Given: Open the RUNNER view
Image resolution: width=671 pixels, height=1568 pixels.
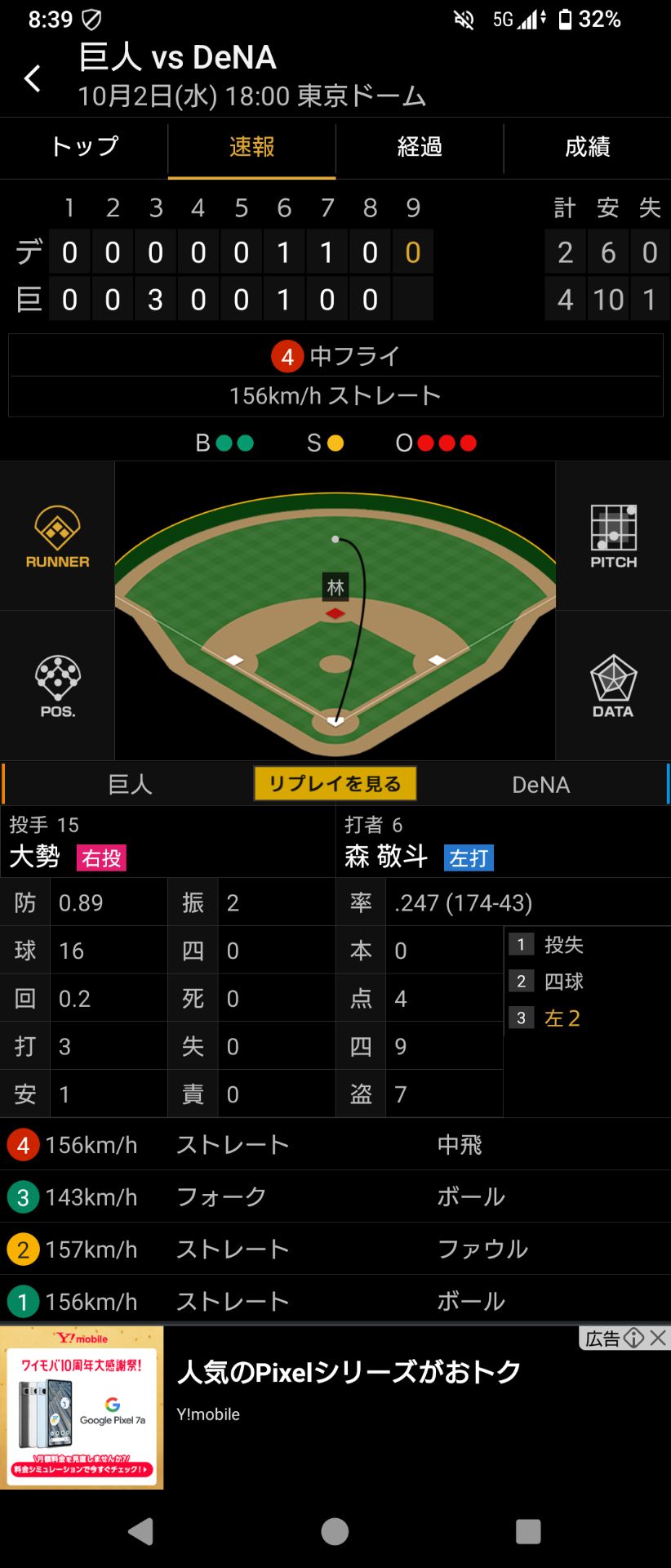Looking at the screenshot, I should (x=57, y=537).
